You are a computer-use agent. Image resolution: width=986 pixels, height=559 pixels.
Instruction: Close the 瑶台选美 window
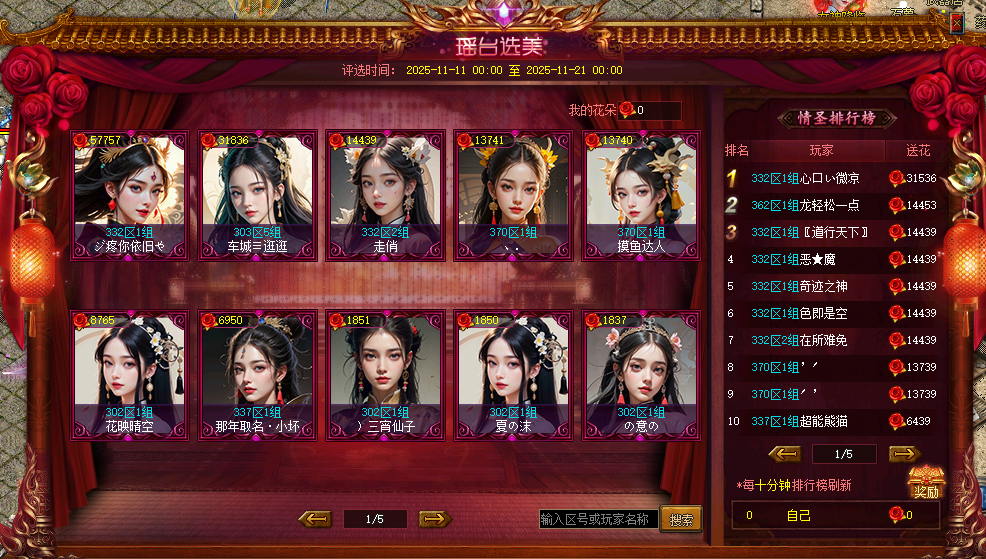[x=957, y=22]
